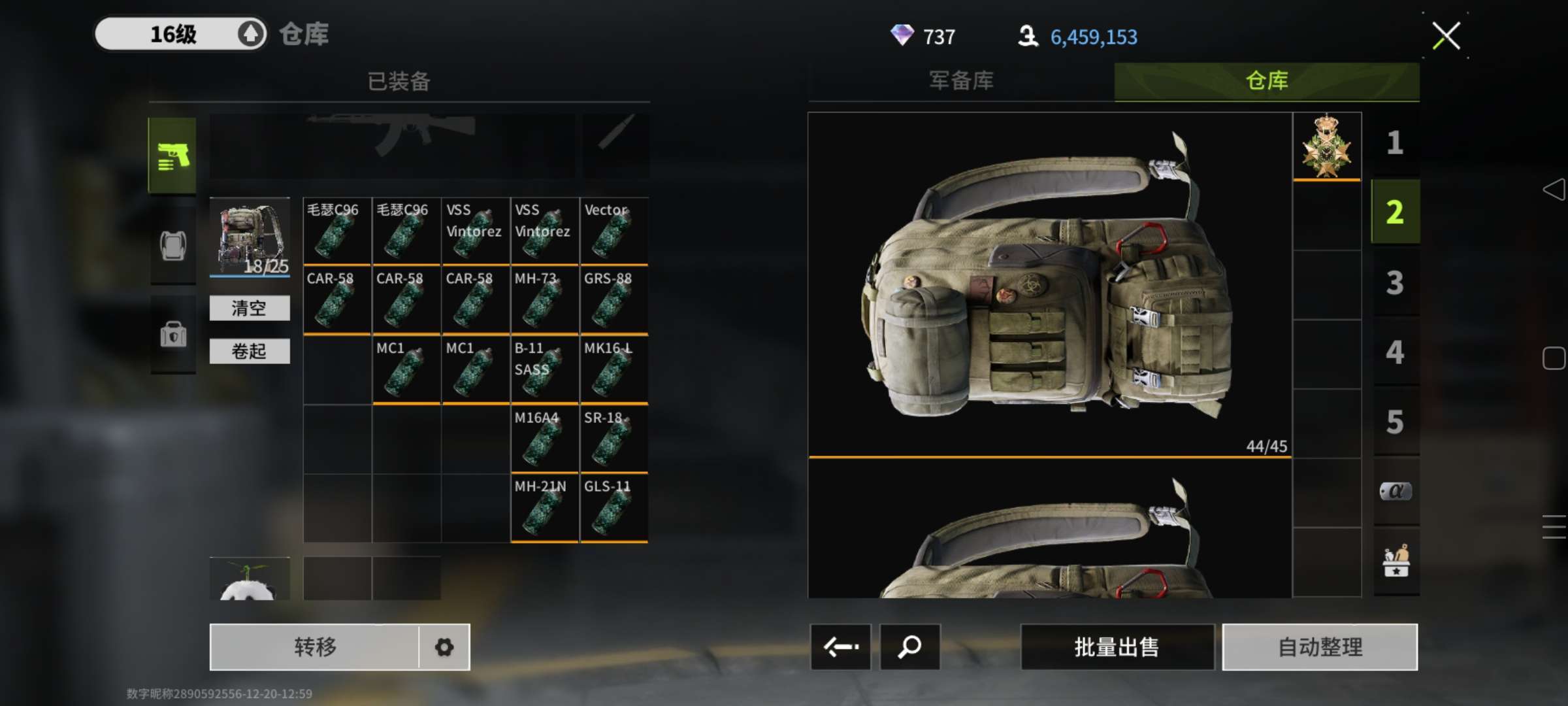Screen dimensions: 1568x706
Task: Switch to warehouse page 3
Action: click(1395, 282)
